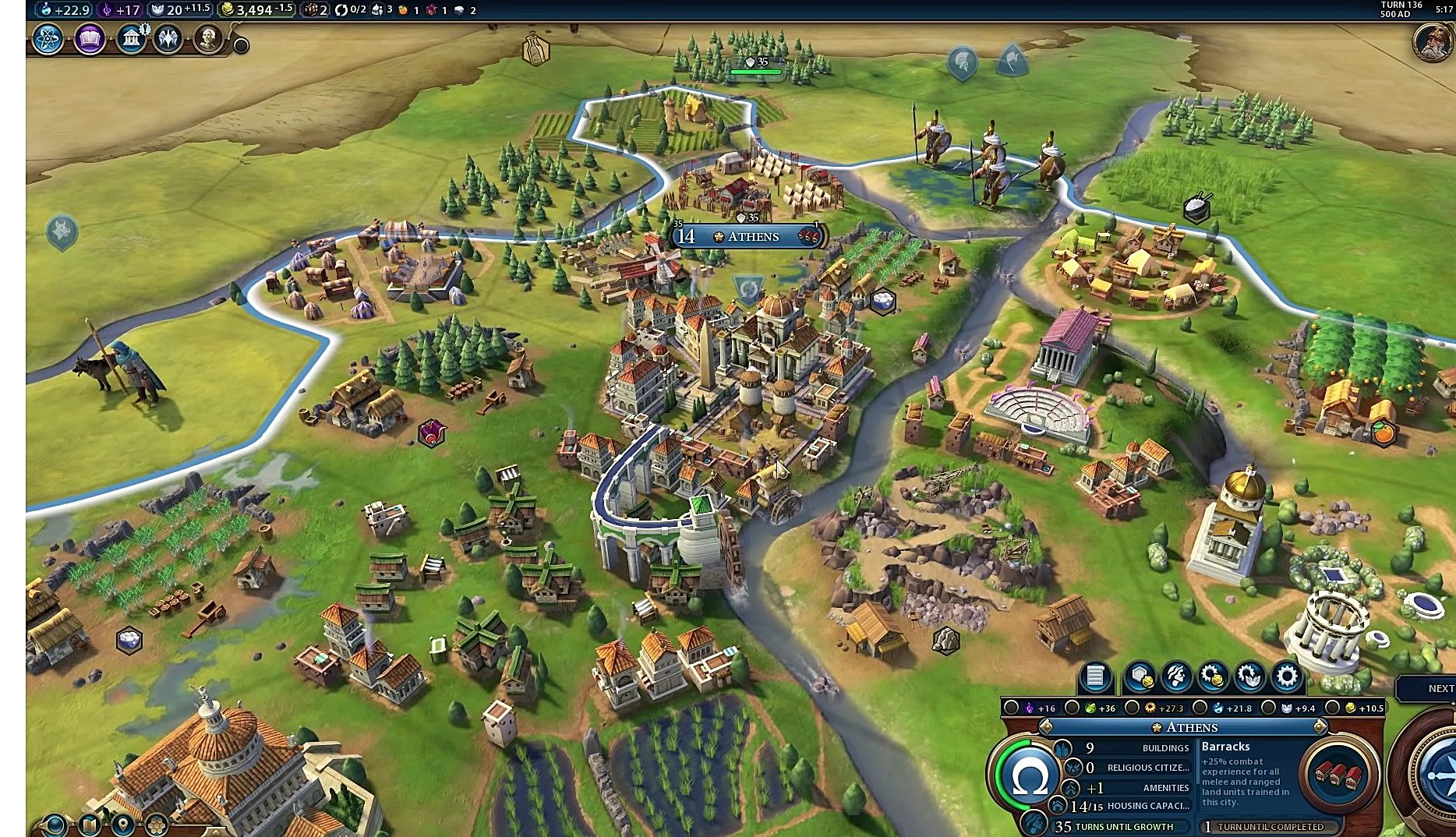The image size is (1456, 837).
Task: Open the city details list icon
Action: tap(1095, 676)
